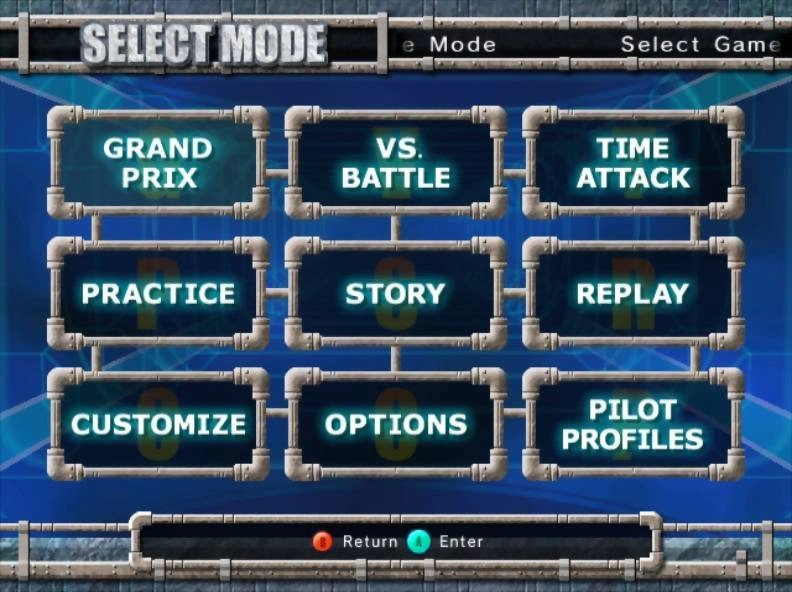Start Practice mode

tap(158, 293)
